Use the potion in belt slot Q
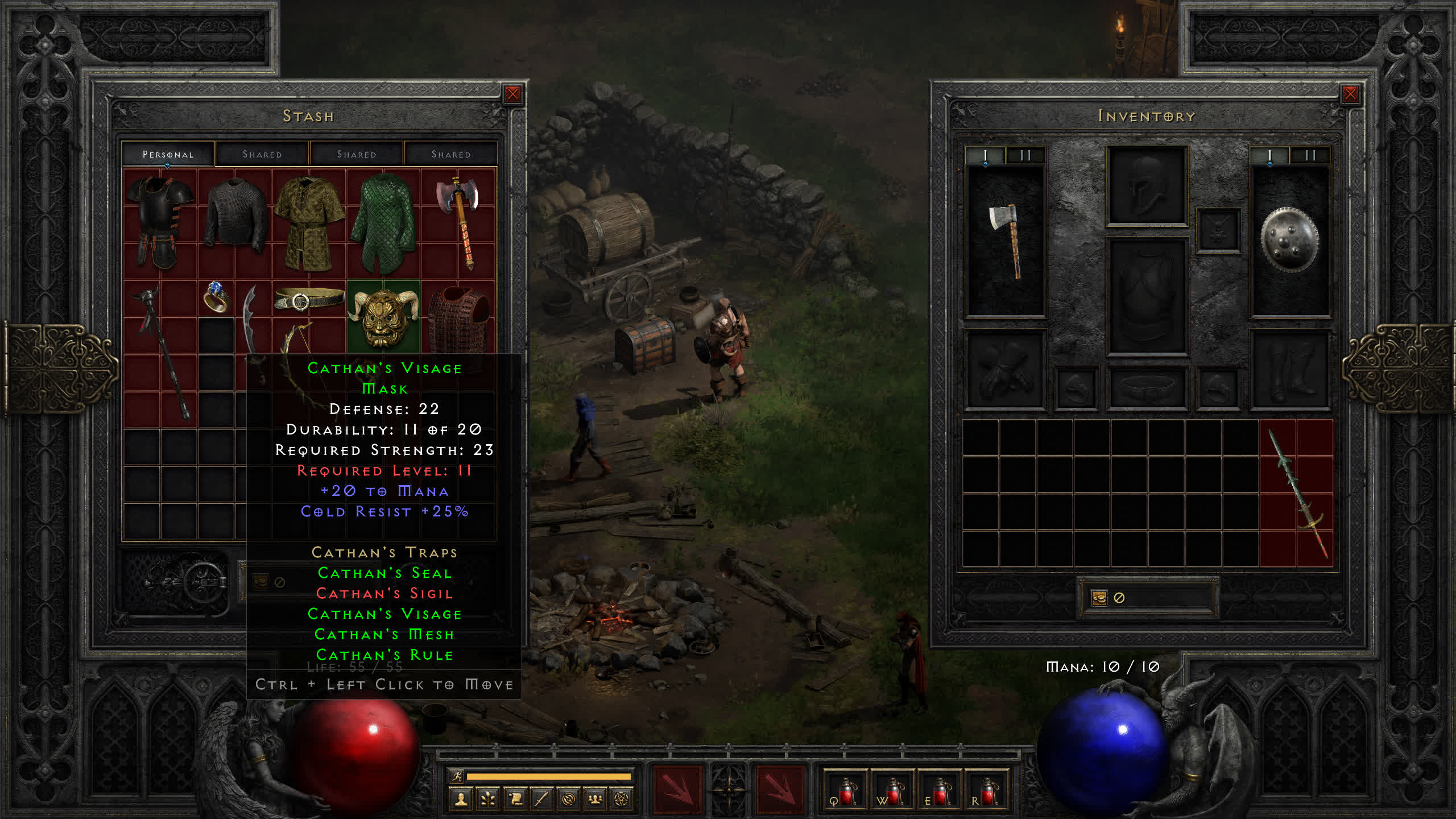The image size is (1456, 819). (846, 791)
